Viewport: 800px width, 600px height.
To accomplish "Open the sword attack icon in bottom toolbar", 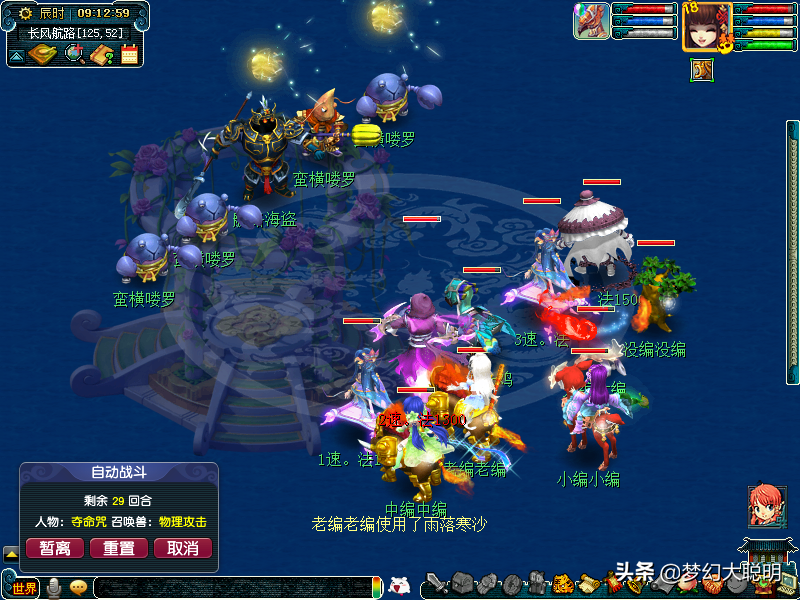I will point(437,584).
